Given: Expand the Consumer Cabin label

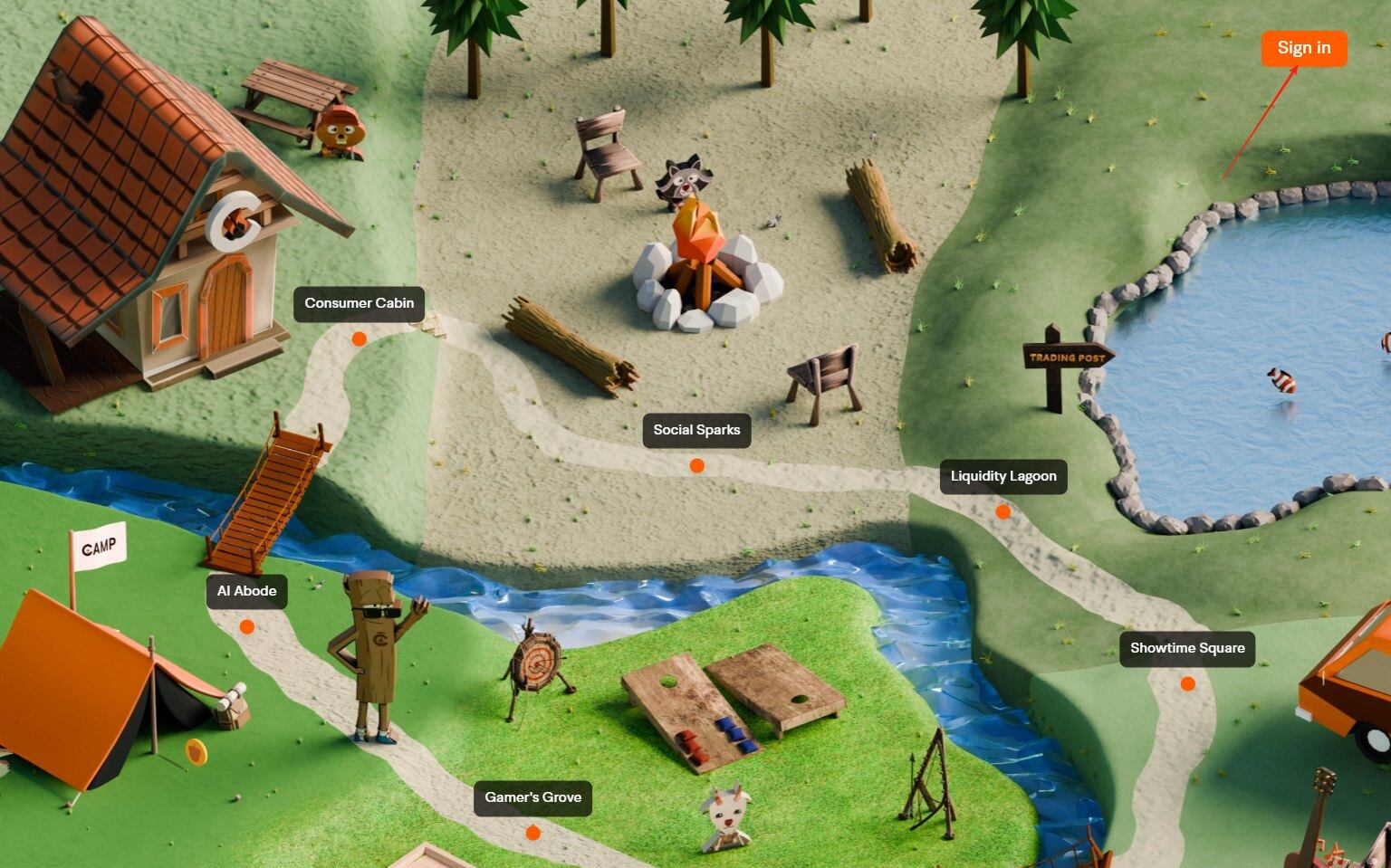Looking at the screenshot, I should (359, 303).
